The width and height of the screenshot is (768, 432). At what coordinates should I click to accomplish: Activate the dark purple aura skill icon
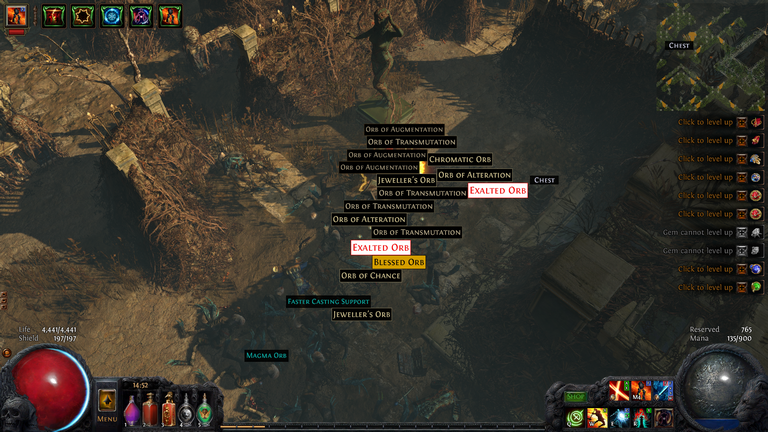663,418
